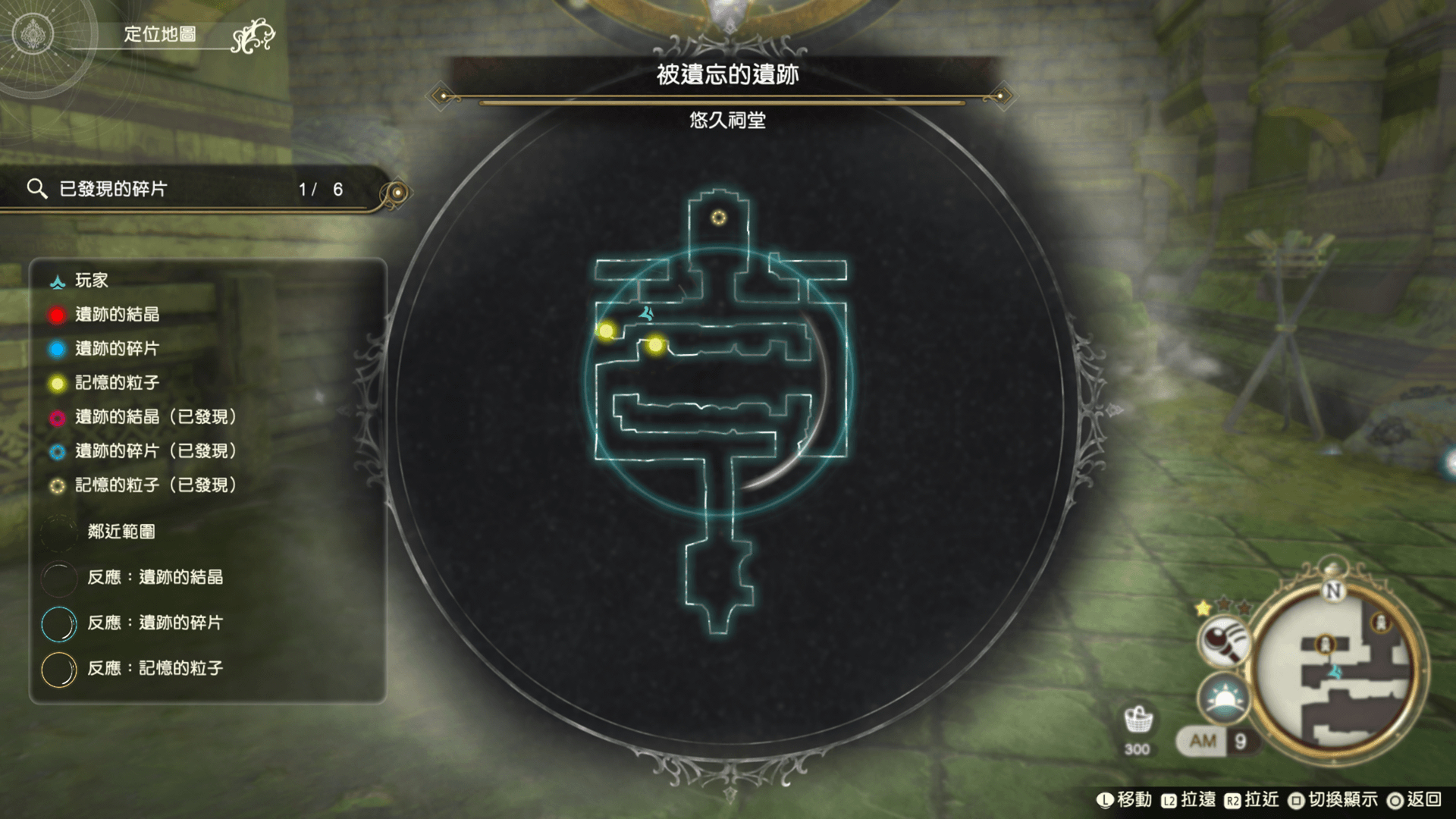Click the discovered memory particle ring marker
The height and width of the screenshot is (819, 1456).
pyautogui.click(x=718, y=218)
